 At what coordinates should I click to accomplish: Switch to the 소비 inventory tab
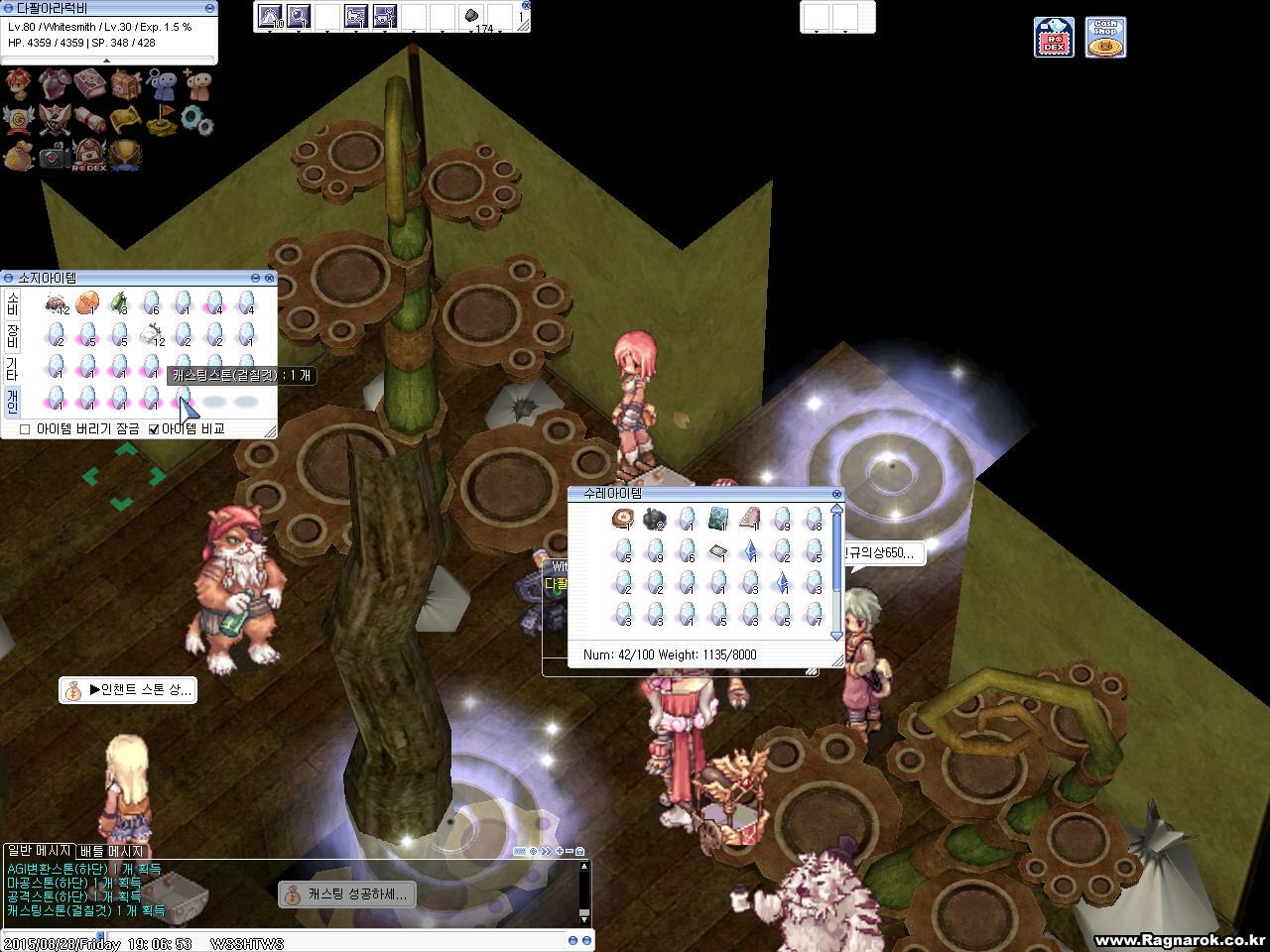click(x=12, y=303)
